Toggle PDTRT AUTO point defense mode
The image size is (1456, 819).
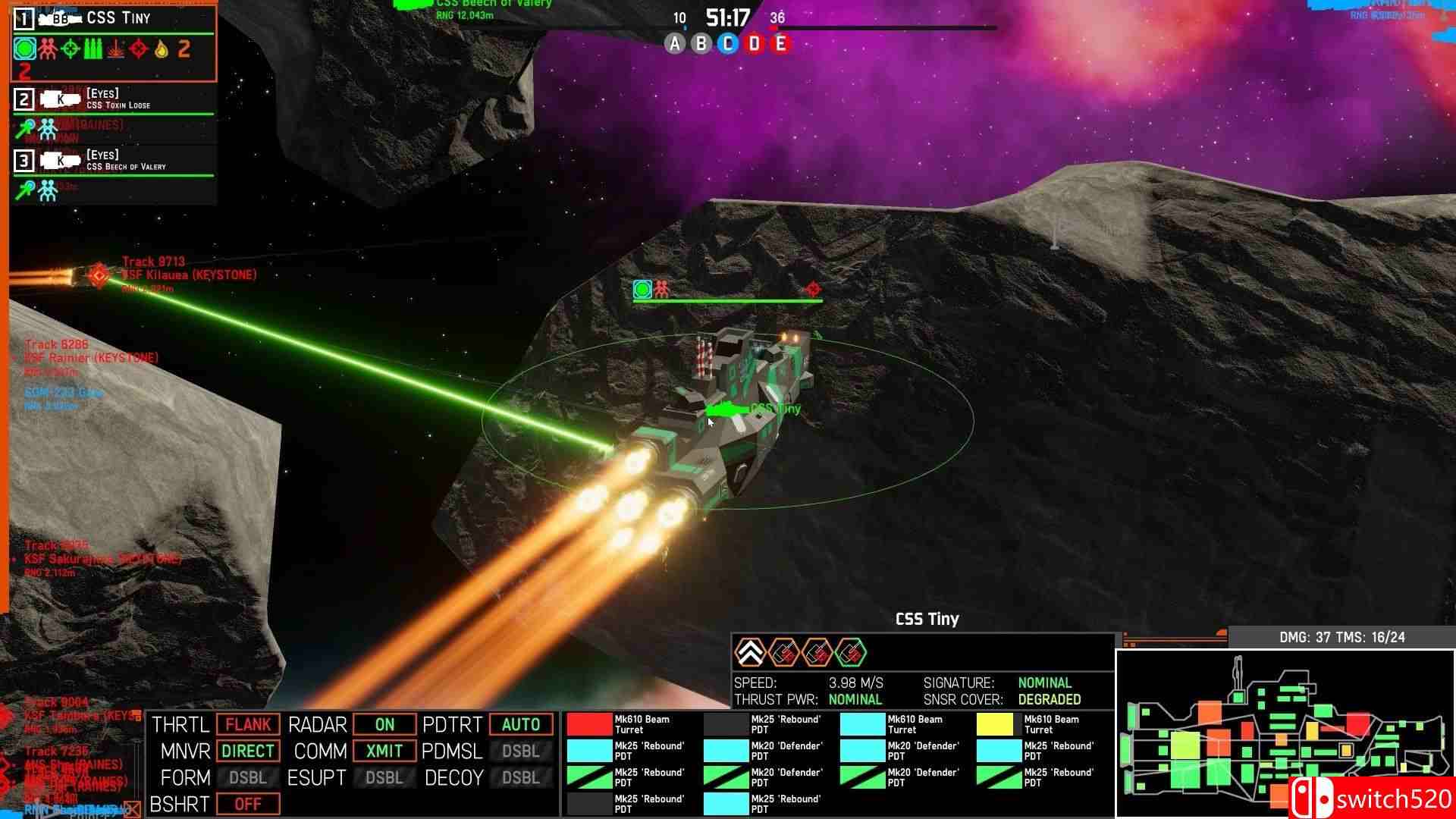[521, 724]
